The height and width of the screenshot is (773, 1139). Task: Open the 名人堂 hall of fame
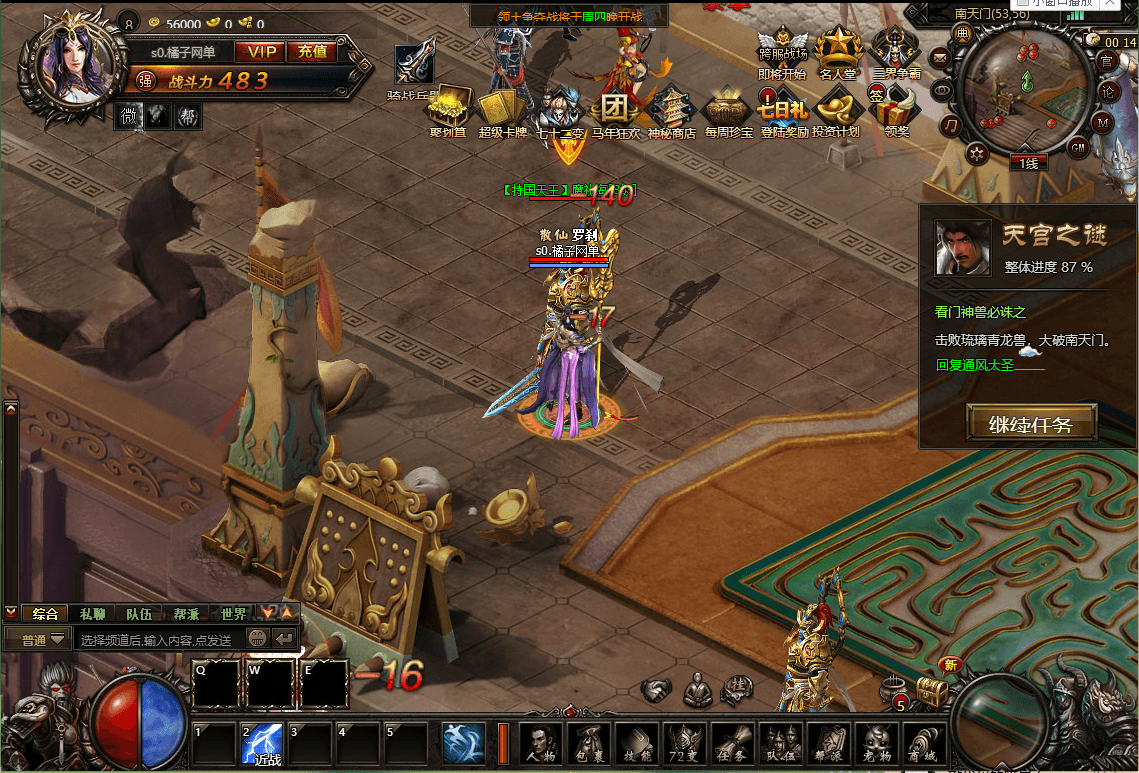(x=840, y=52)
